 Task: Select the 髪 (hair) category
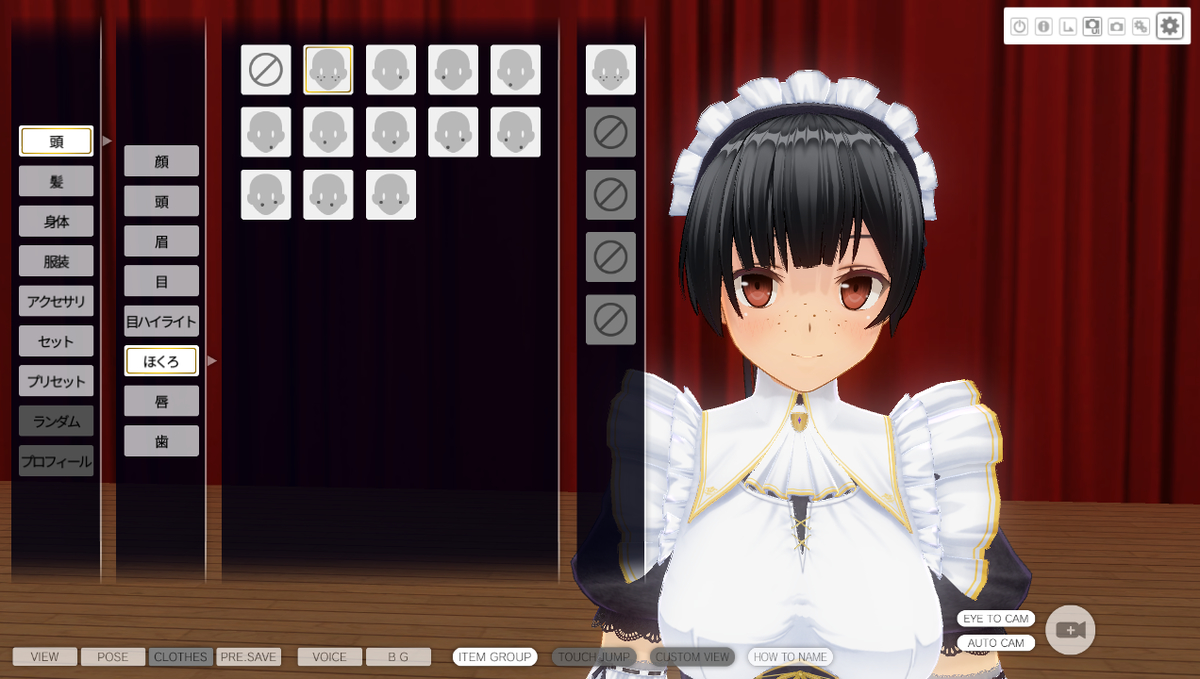(x=56, y=181)
